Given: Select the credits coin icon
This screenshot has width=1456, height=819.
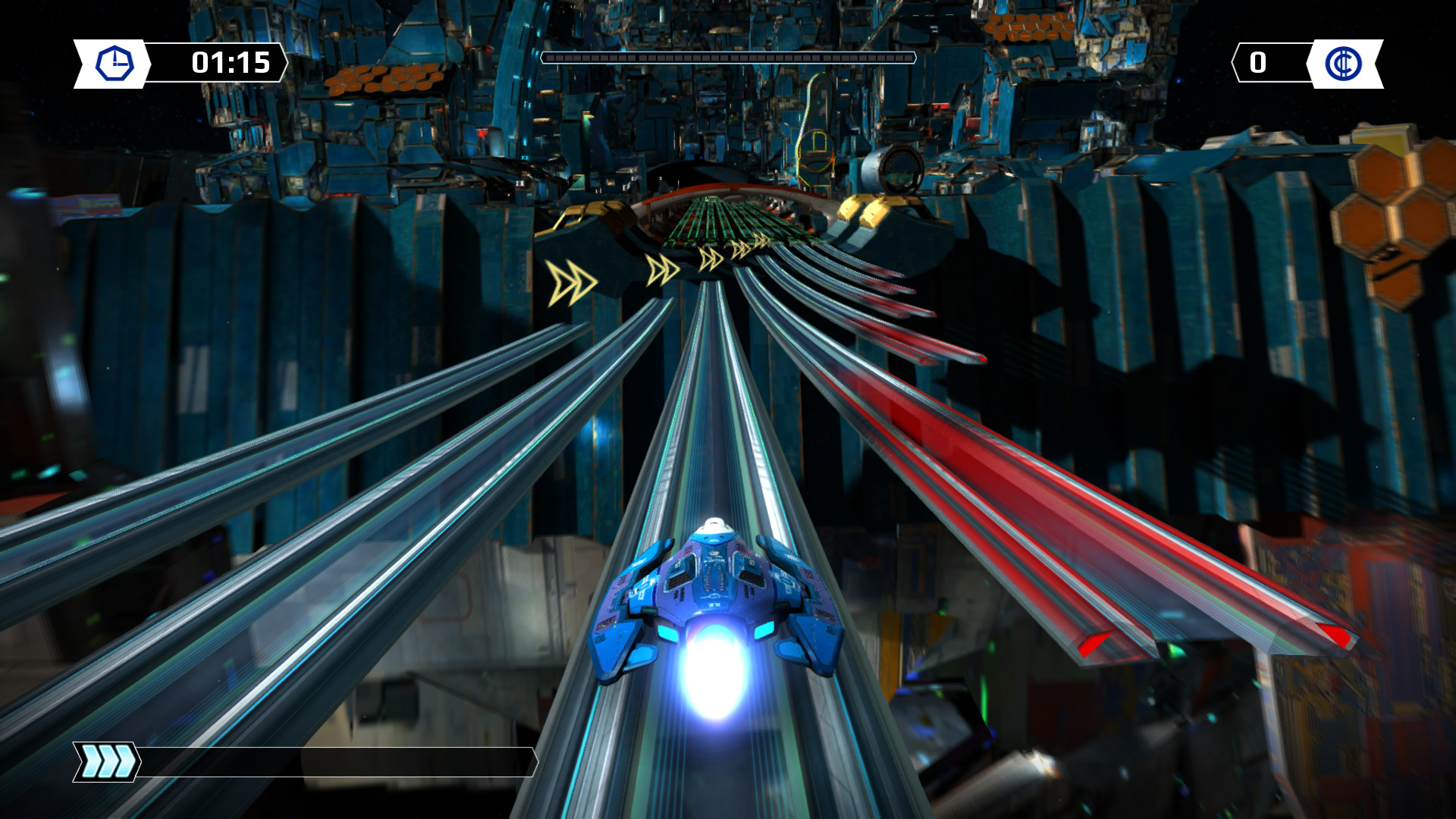Looking at the screenshot, I should 1343,64.
